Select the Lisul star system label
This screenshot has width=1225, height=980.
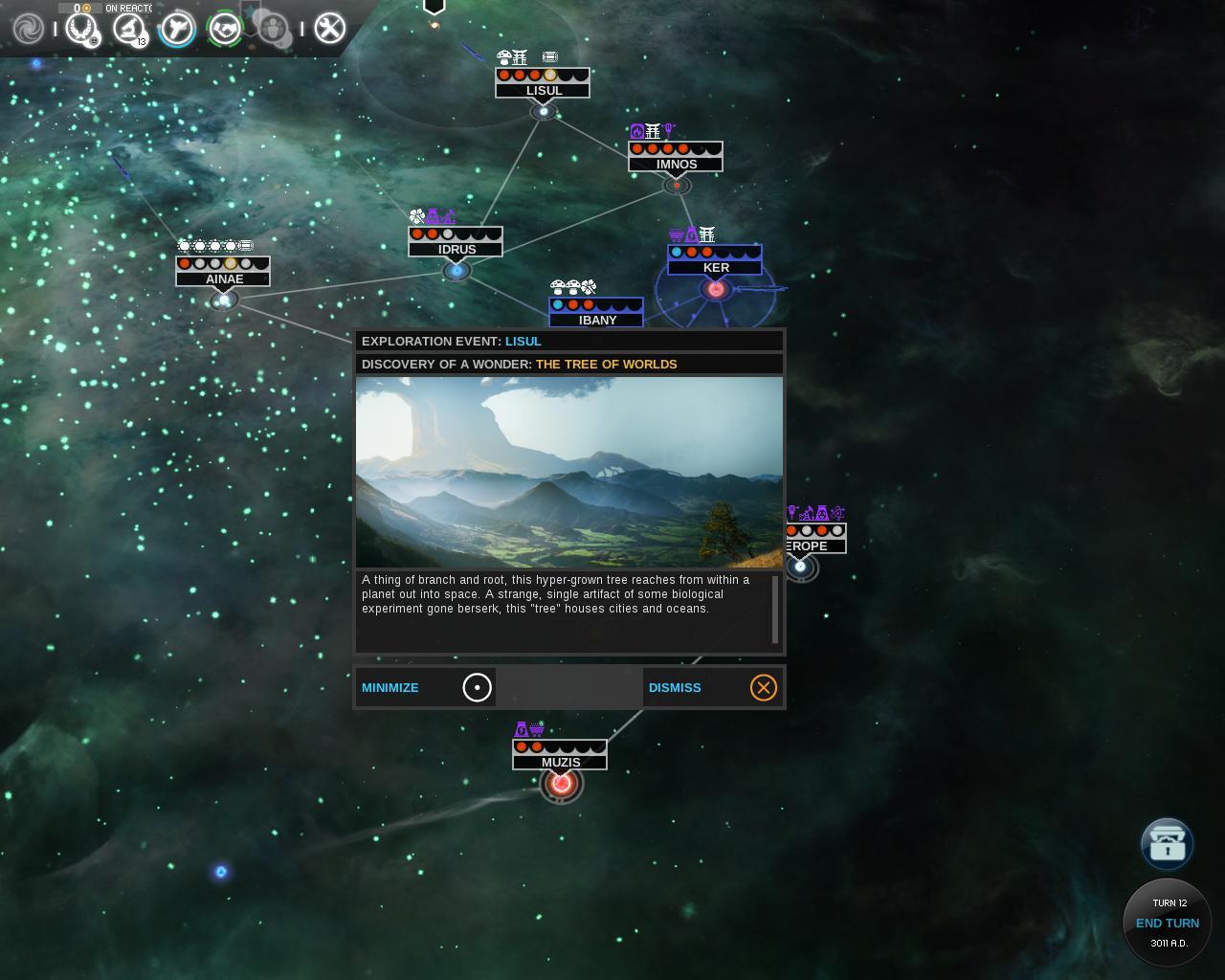543,91
